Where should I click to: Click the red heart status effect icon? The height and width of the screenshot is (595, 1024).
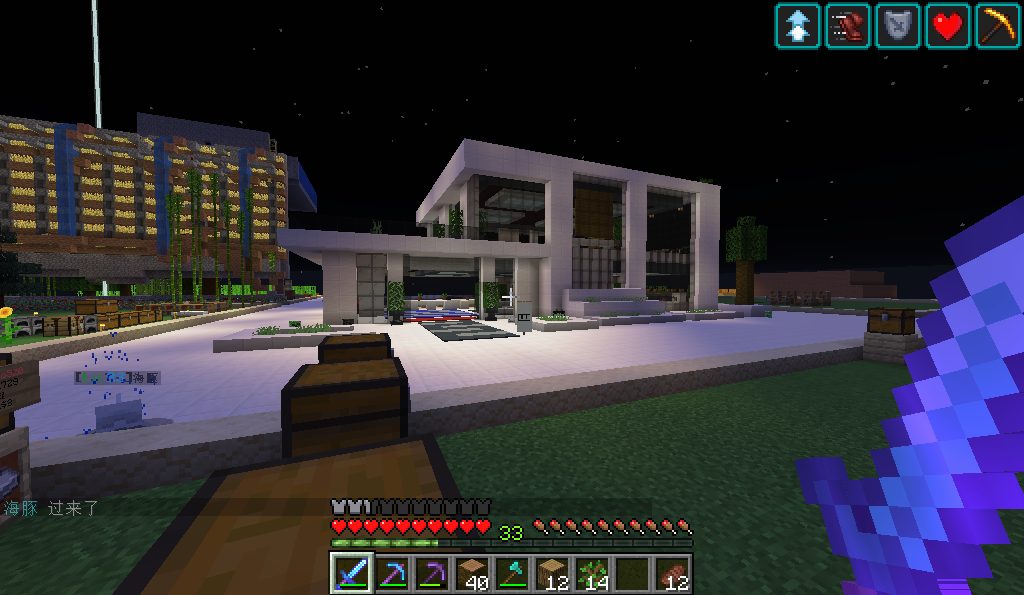point(947,26)
